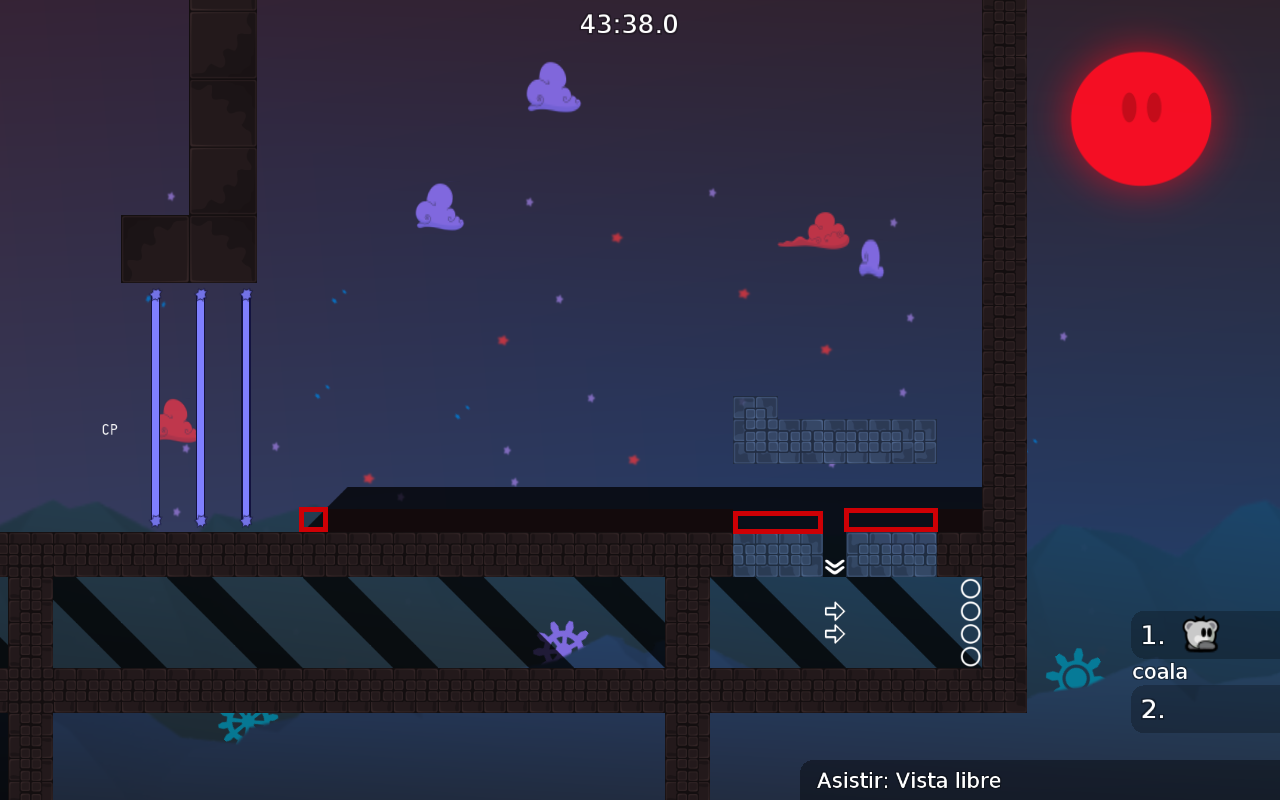Click the lower right-arrow tile
Screen dimensions: 1280x800
835,634
